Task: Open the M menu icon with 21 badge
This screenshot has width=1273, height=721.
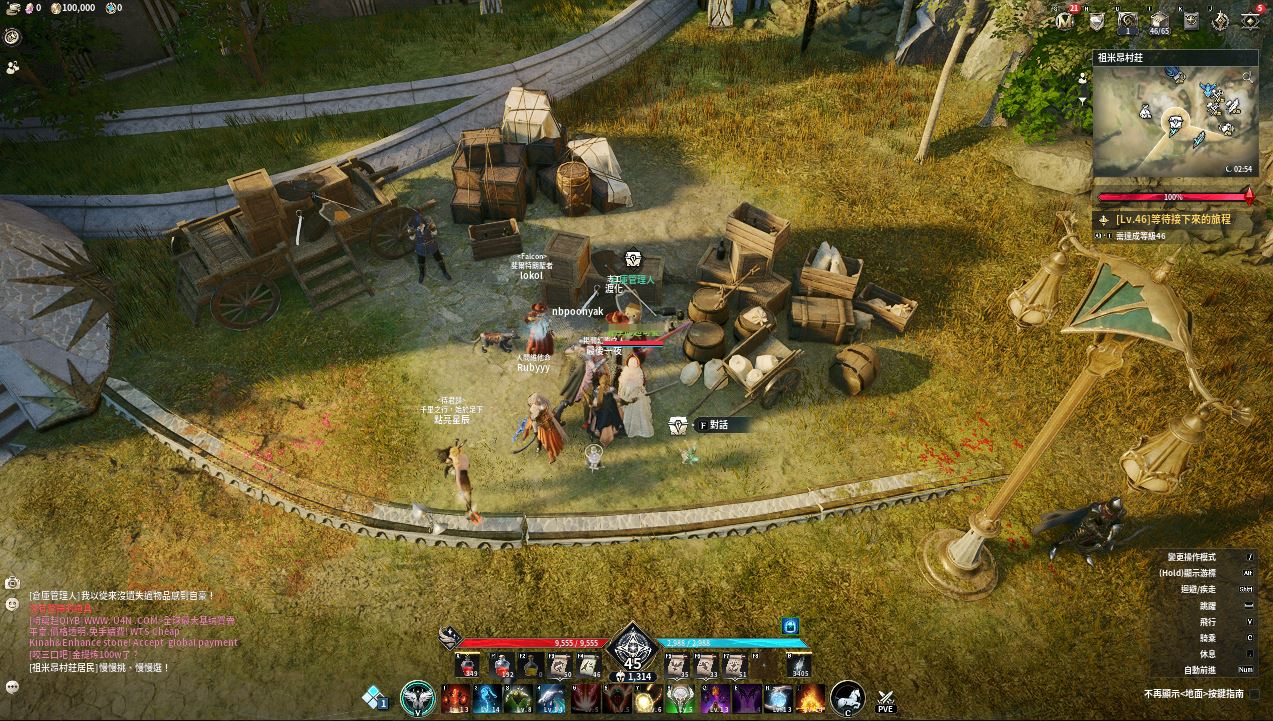Action: 1066,20
